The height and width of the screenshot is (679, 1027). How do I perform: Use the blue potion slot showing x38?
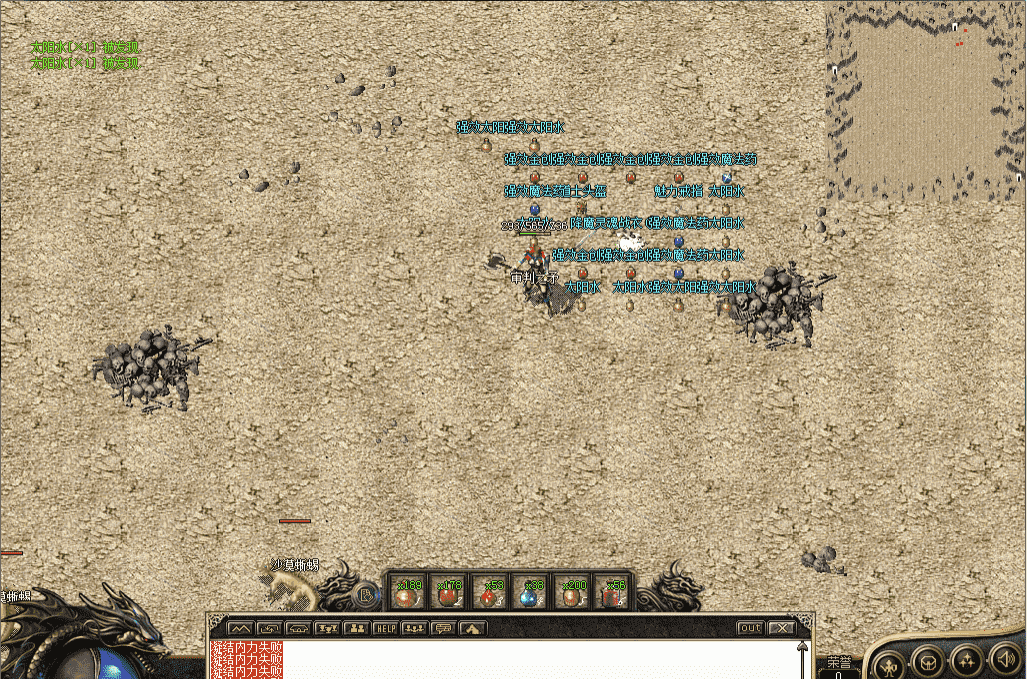click(x=531, y=593)
